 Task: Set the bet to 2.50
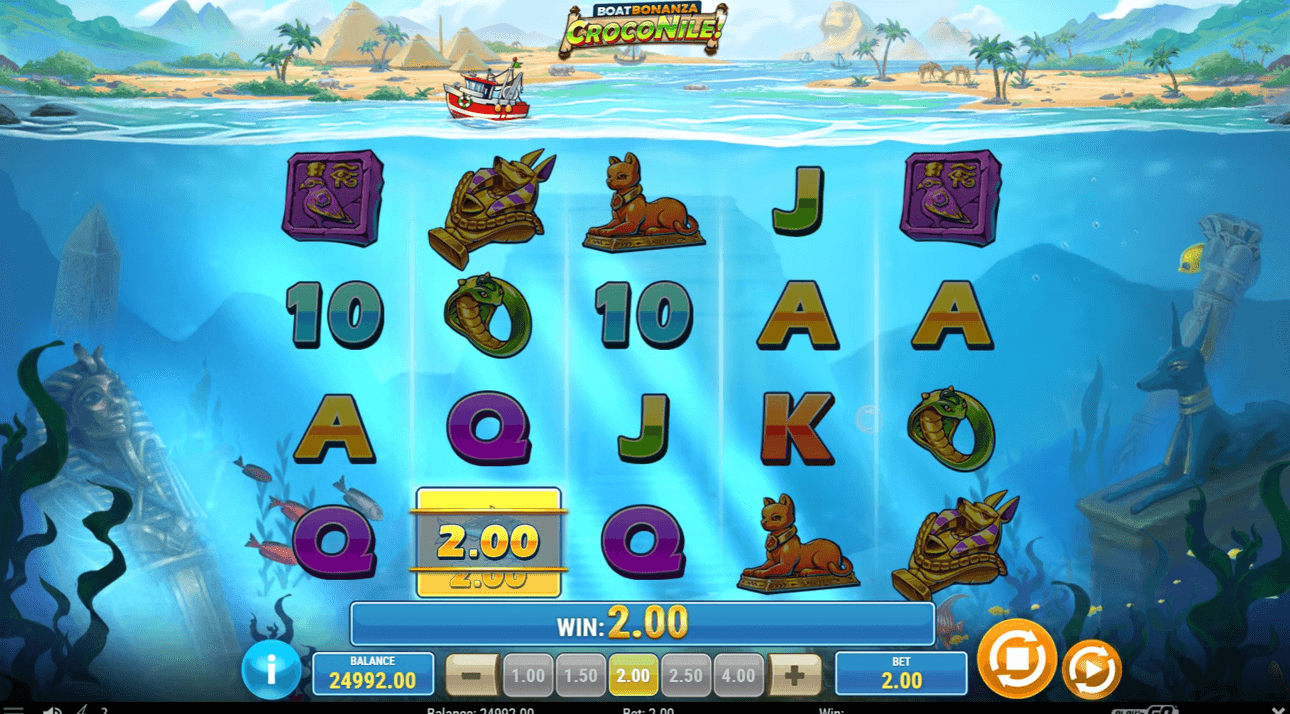pos(686,675)
